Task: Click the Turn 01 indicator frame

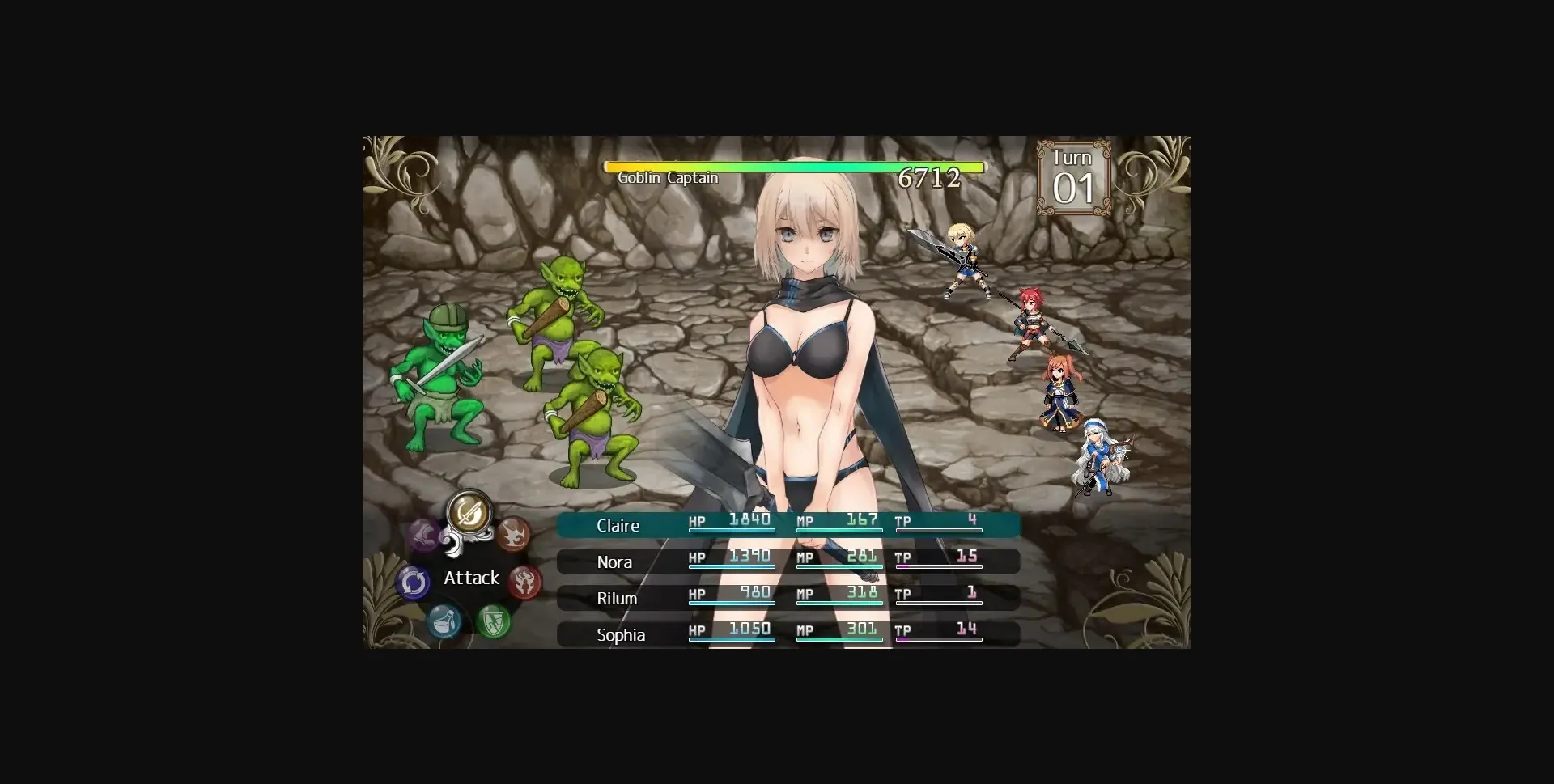Action: (x=1072, y=176)
